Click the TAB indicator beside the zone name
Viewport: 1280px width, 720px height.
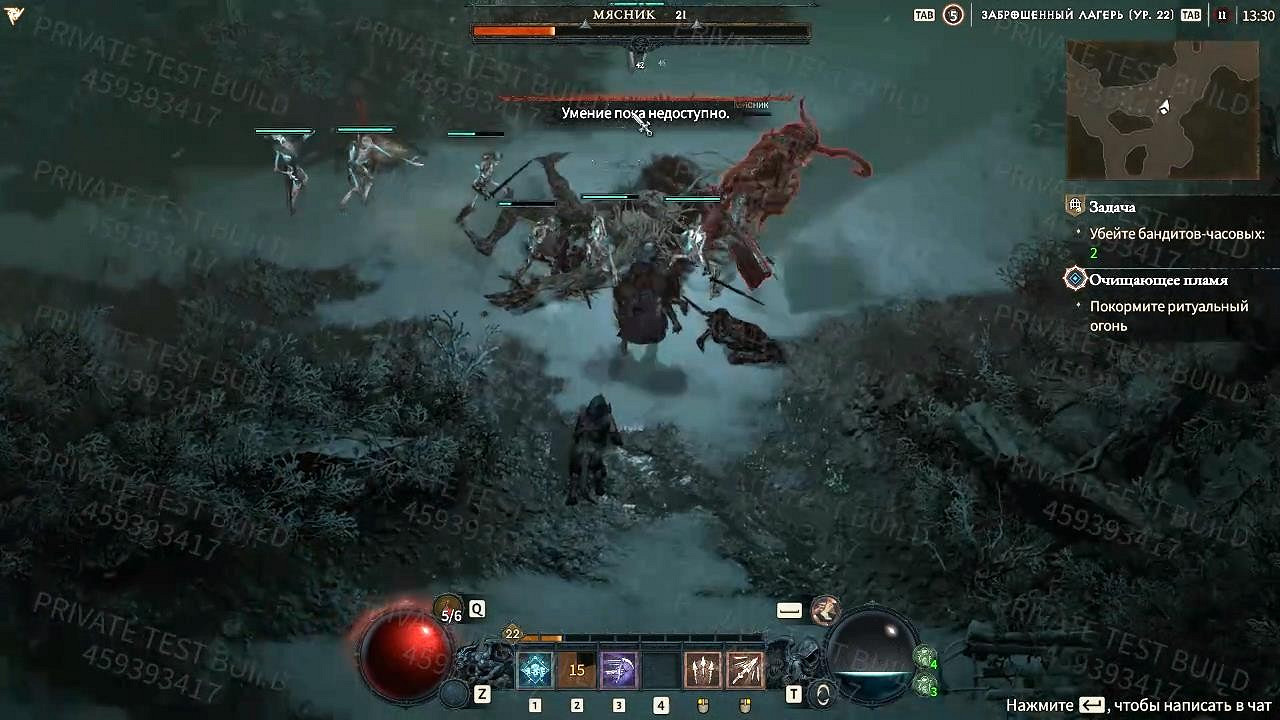click(x=1190, y=16)
